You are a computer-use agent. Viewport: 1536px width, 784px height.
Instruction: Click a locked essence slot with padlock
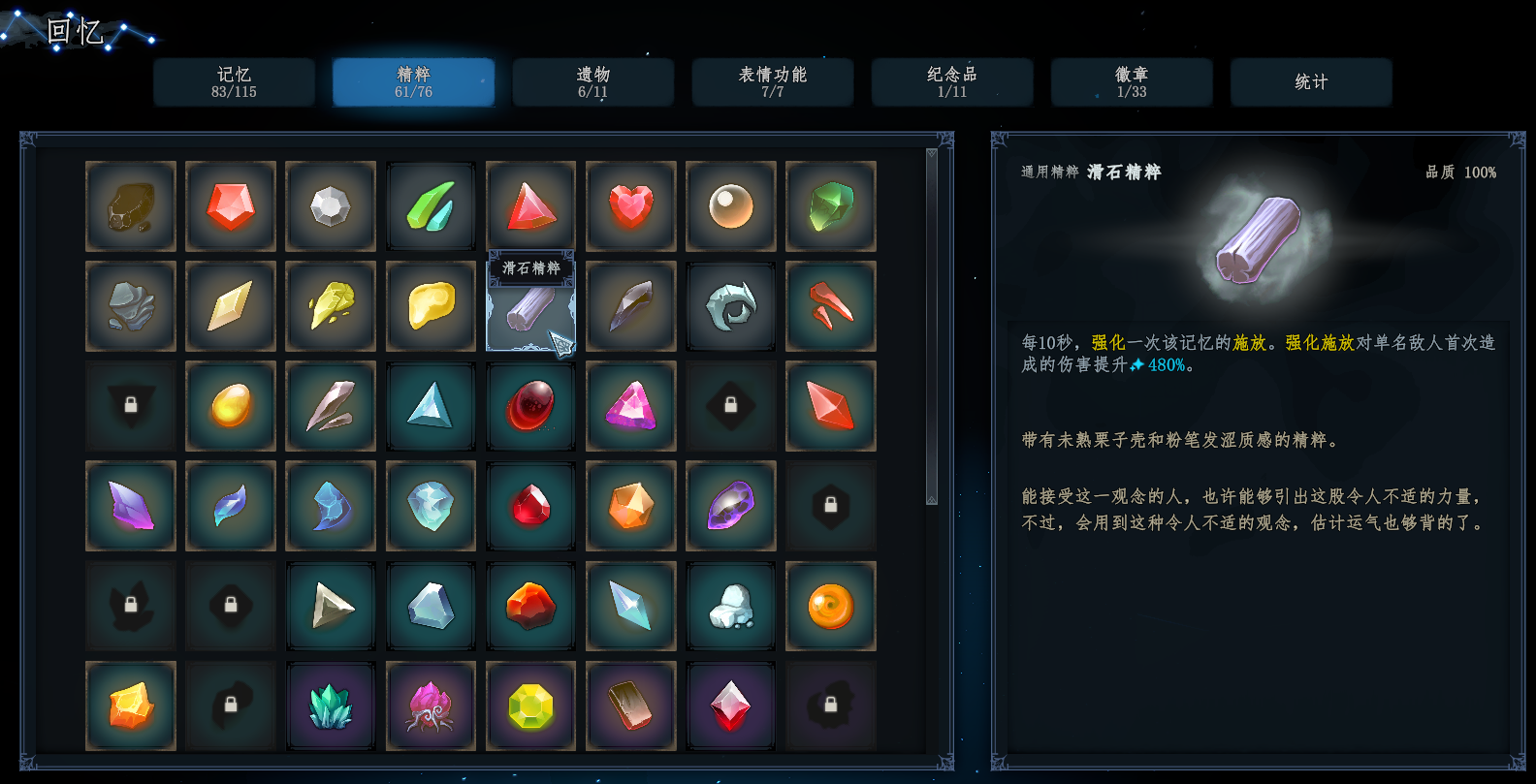click(131, 406)
